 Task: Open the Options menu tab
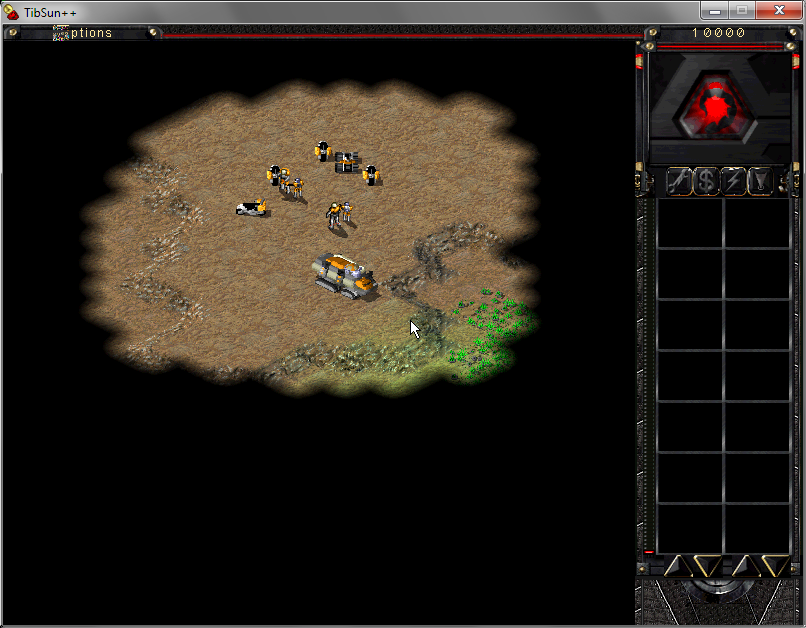[x=84, y=33]
